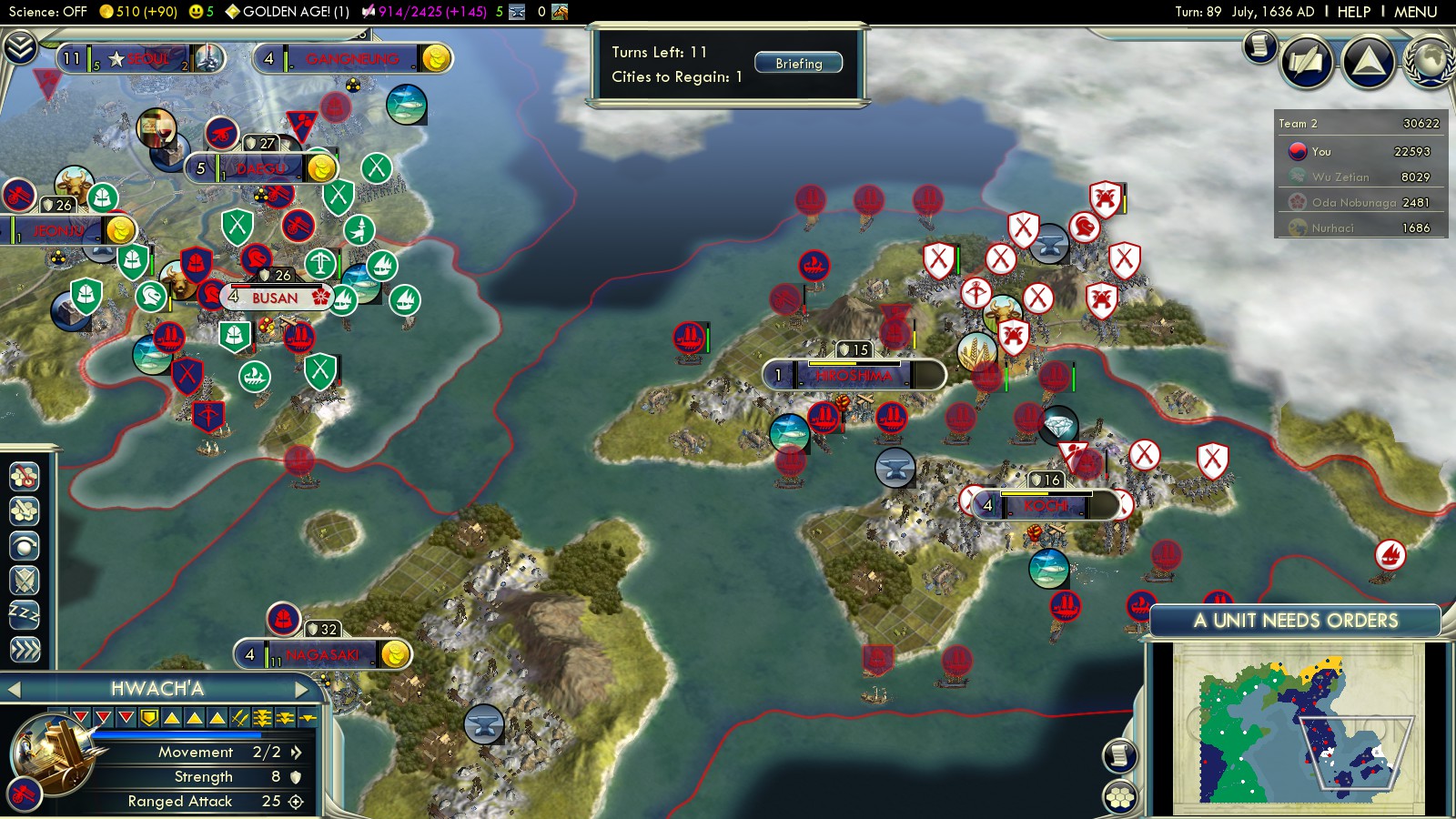The image size is (1456, 819).
Task: Fortify the Hwach'a with crossed swords shield
Action: tap(25, 580)
